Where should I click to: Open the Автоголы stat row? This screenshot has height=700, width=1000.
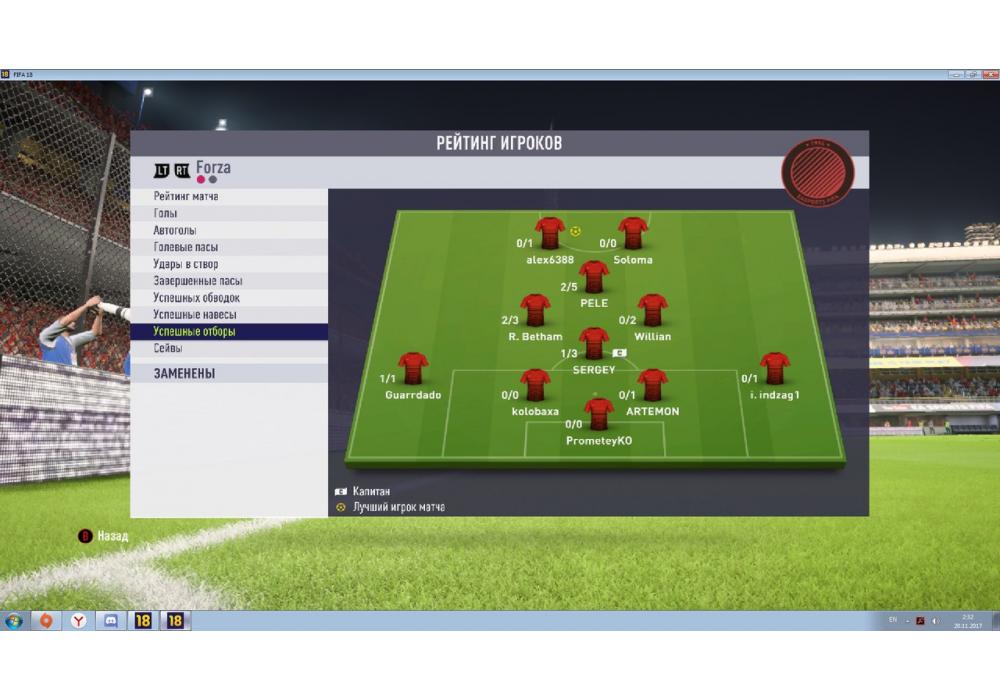(x=175, y=231)
